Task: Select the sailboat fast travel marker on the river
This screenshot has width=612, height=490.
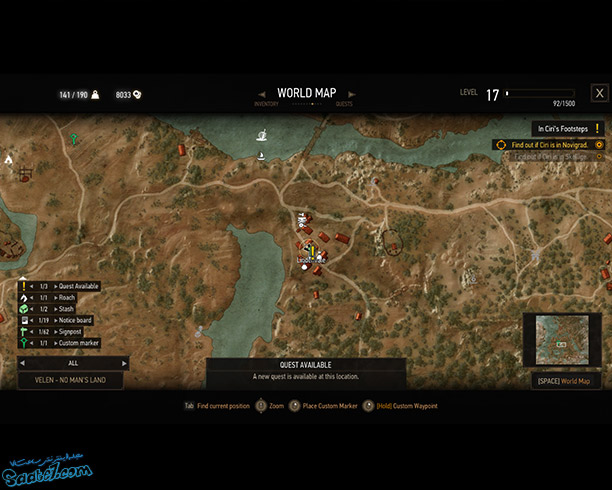Action: pyautogui.click(x=261, y=135)
